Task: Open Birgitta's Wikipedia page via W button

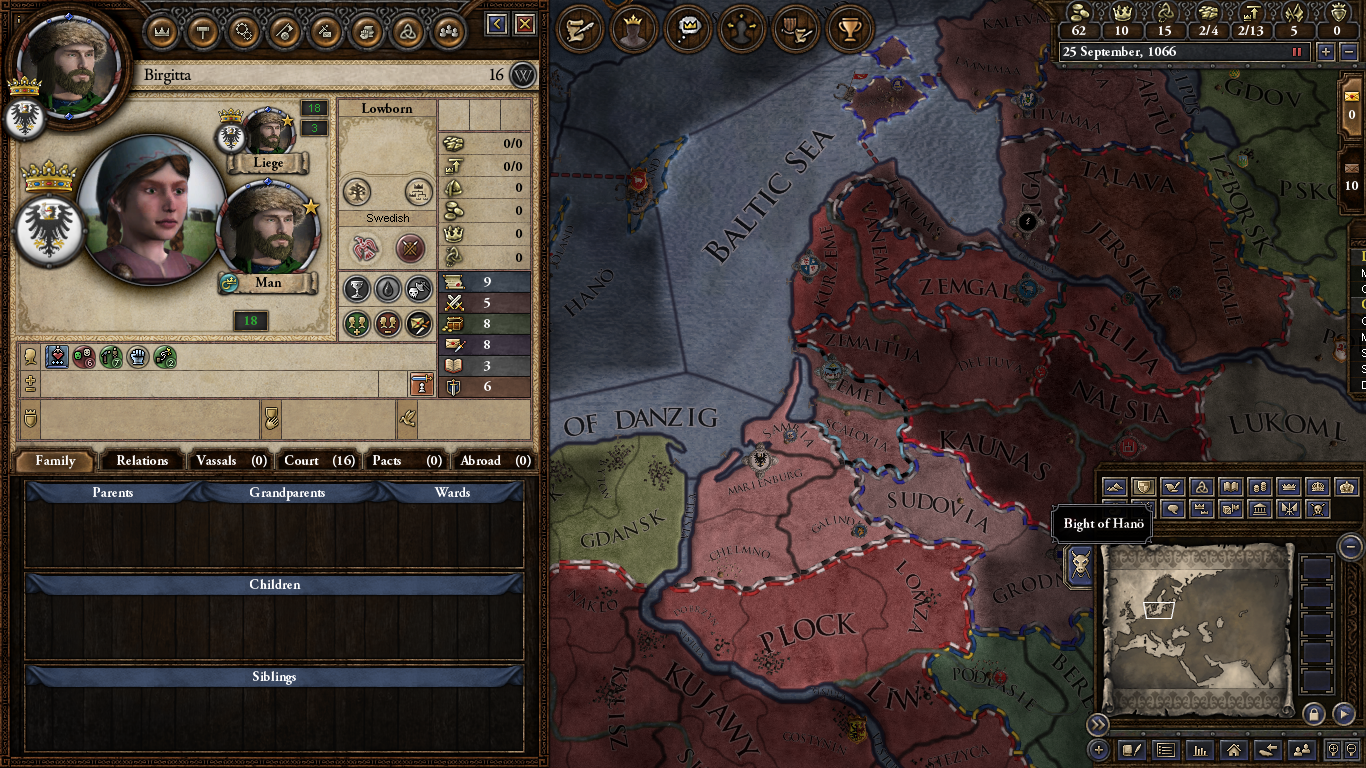Action: pos(523,75)
